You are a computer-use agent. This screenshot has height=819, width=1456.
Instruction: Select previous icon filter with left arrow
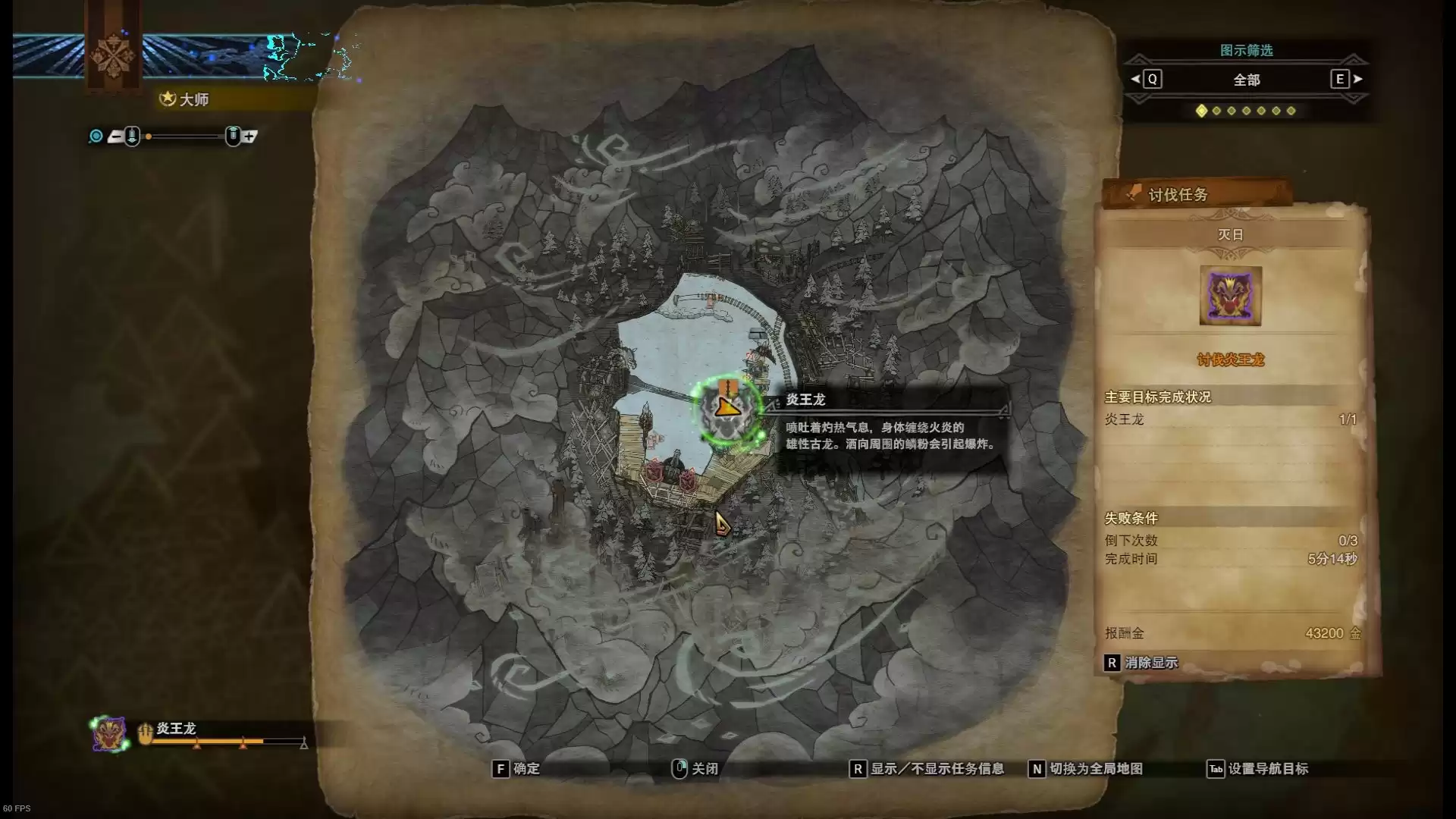coord(1135,79)
